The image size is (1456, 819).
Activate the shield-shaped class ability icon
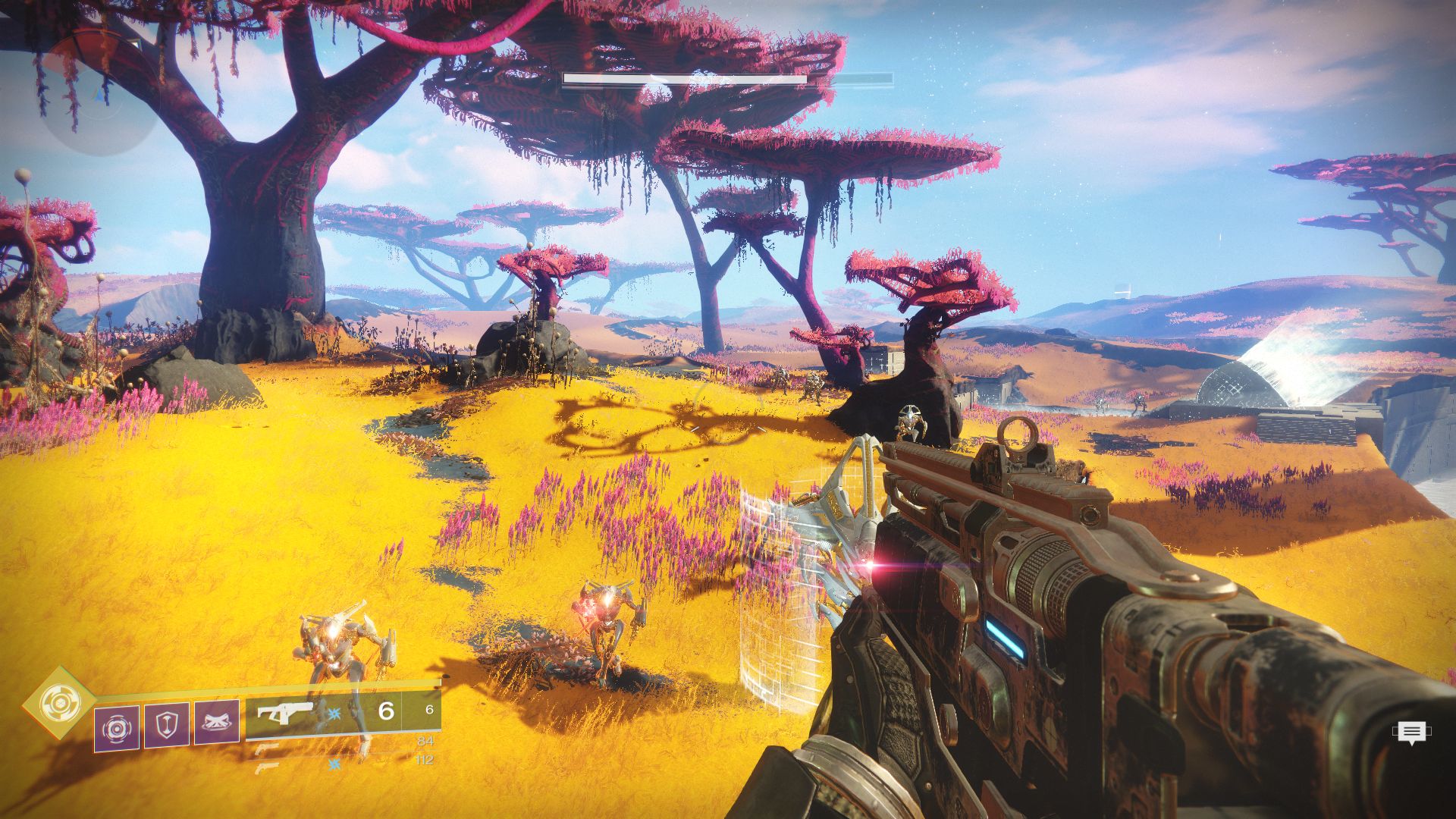pyautogui.click(x=167, y=726)
